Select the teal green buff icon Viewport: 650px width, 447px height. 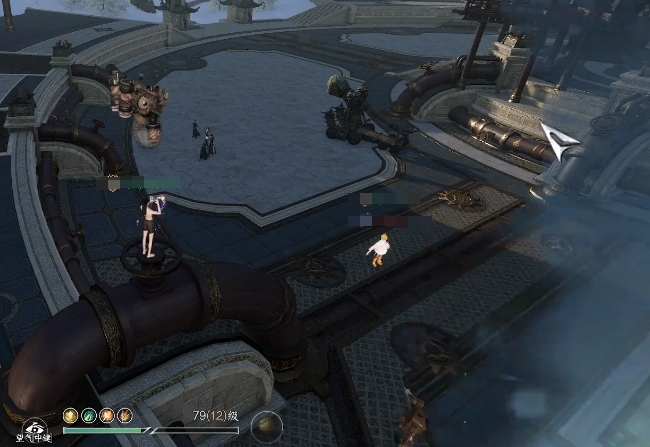(x=89, y=415)
